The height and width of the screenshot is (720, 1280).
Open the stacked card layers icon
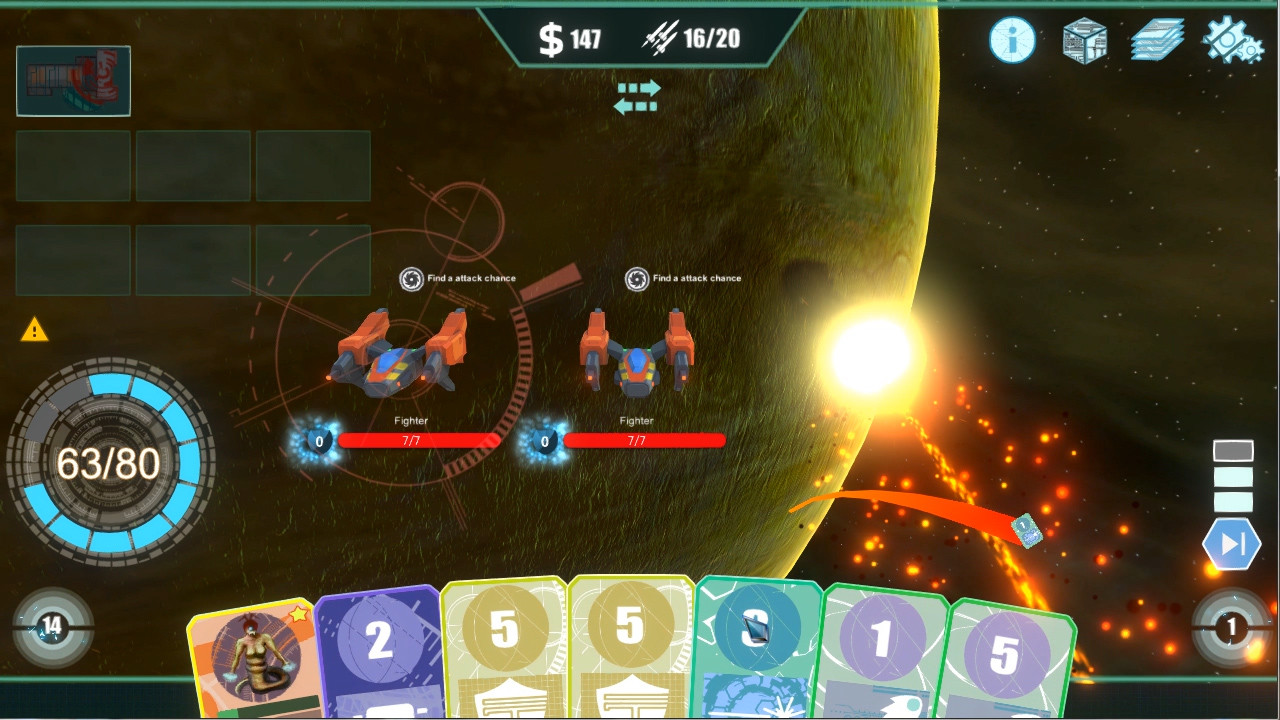(1157, 40)
